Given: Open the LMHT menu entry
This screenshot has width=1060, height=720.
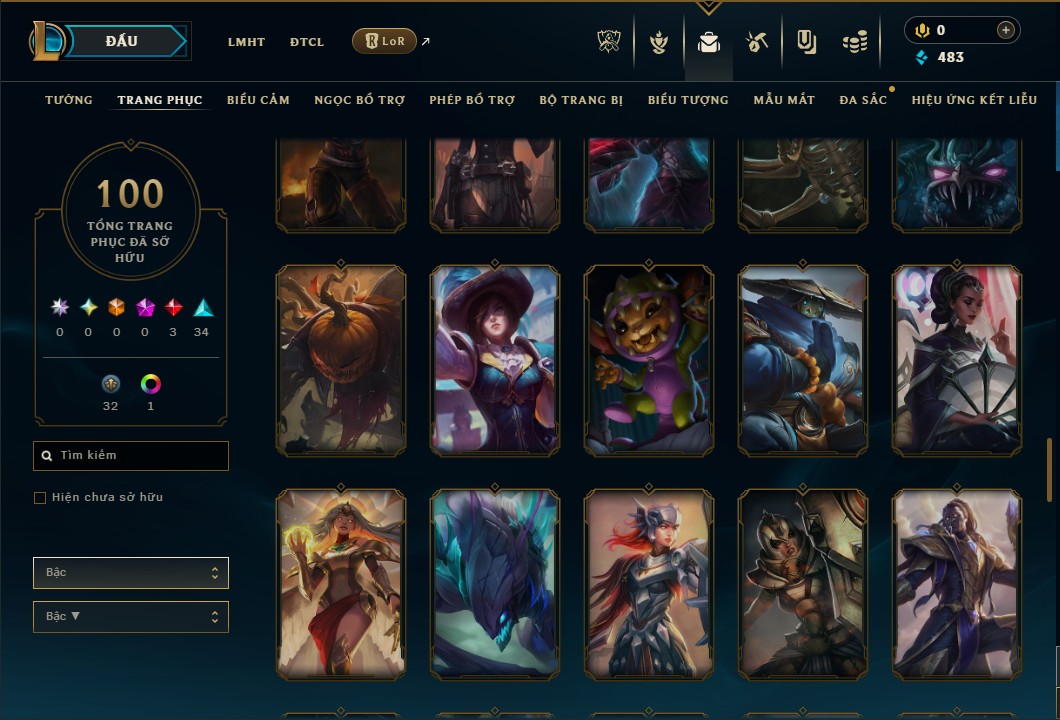Looking at the screenshot, I should [246, 42].
